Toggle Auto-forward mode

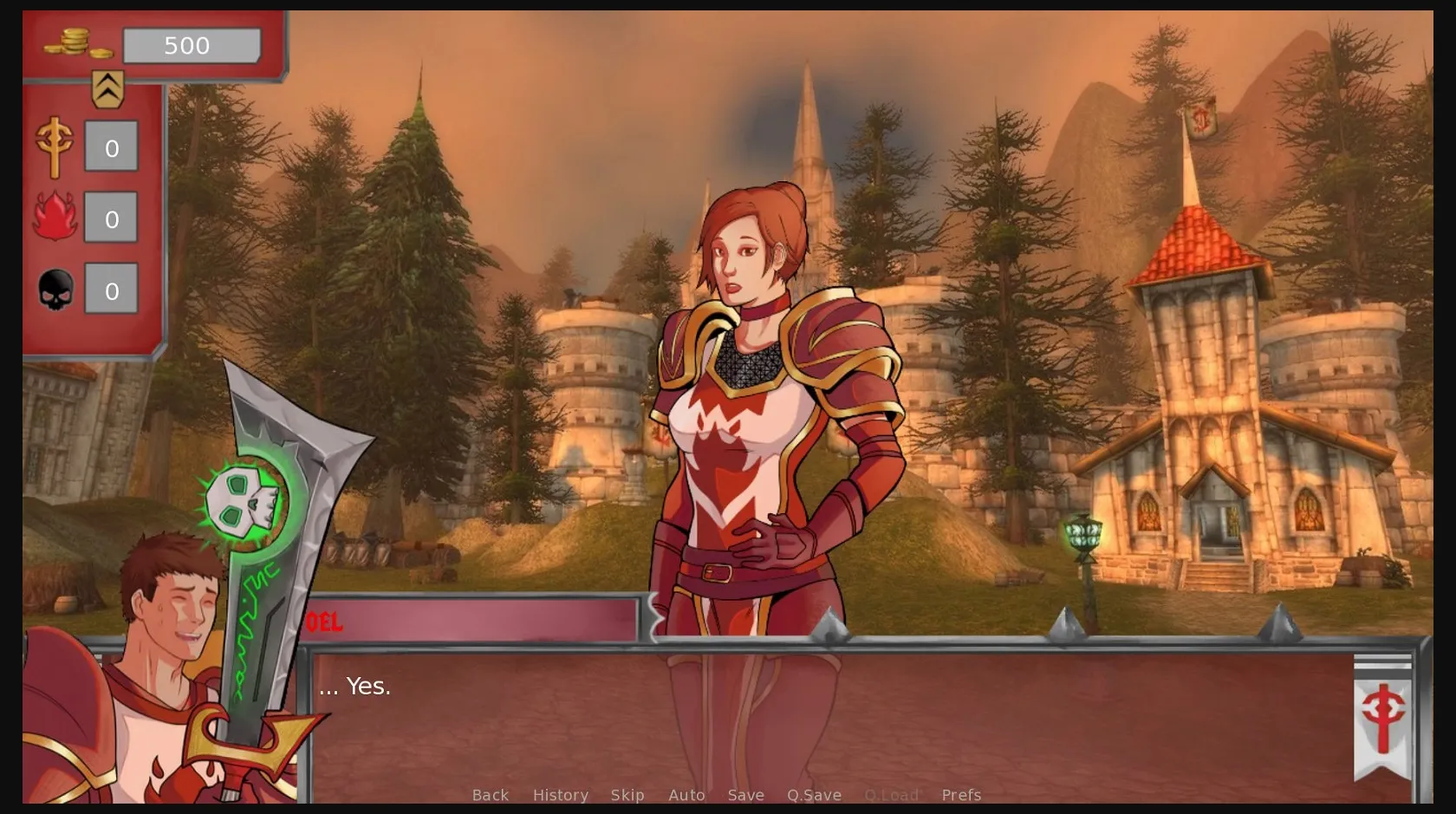point(686,795)
